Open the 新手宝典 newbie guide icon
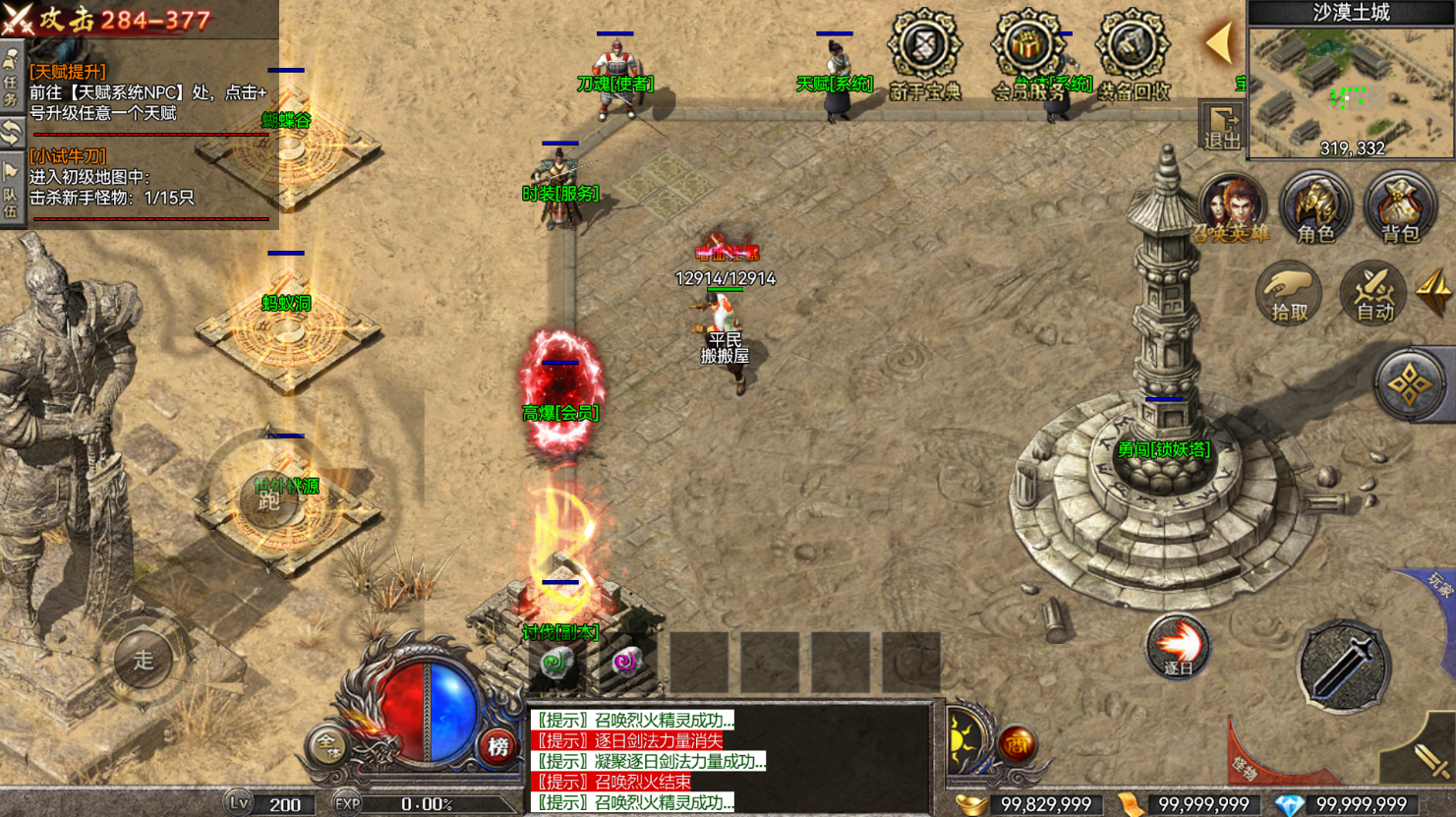 (924, 49)
